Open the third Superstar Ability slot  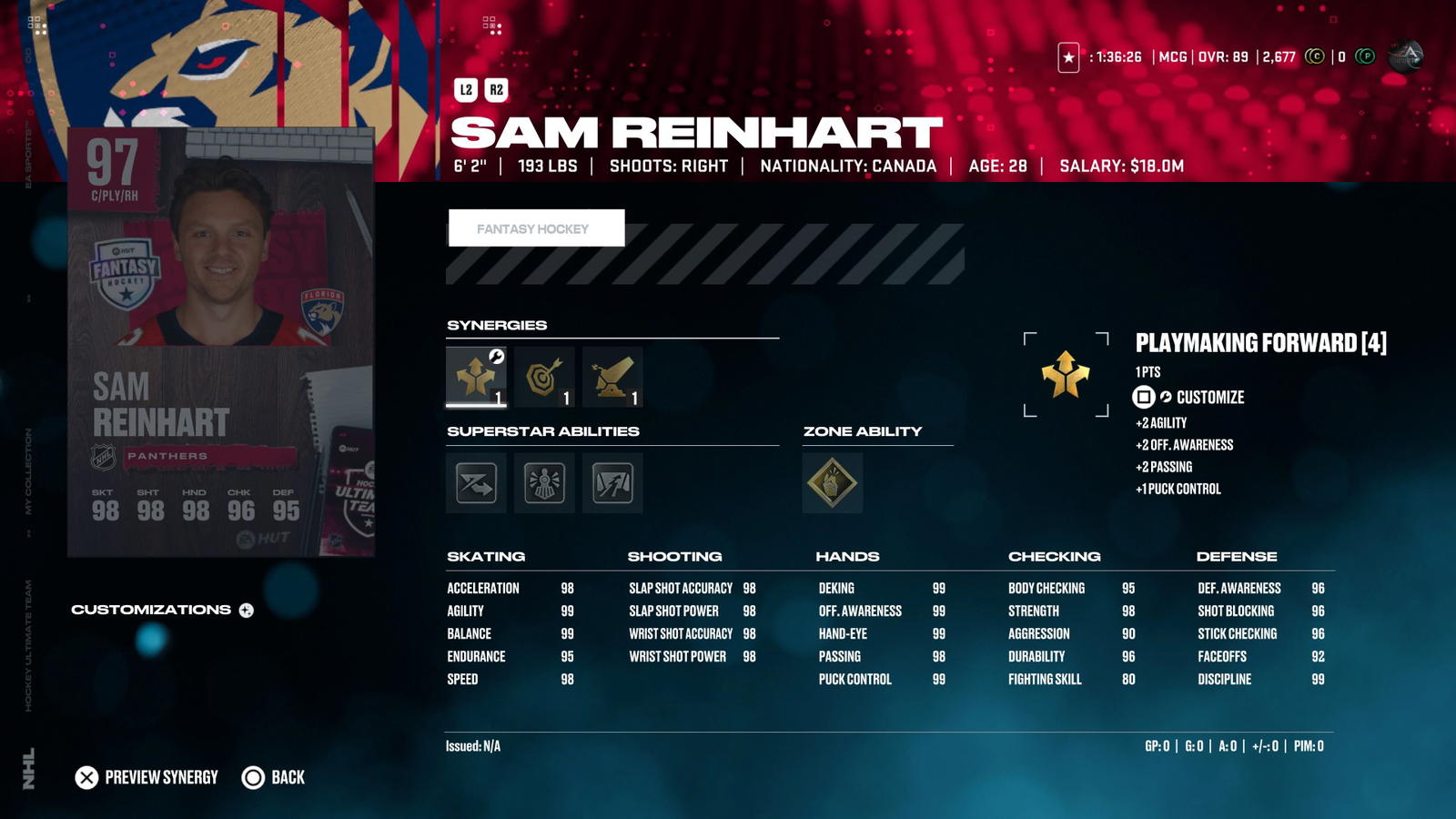[x=612, y=483]
